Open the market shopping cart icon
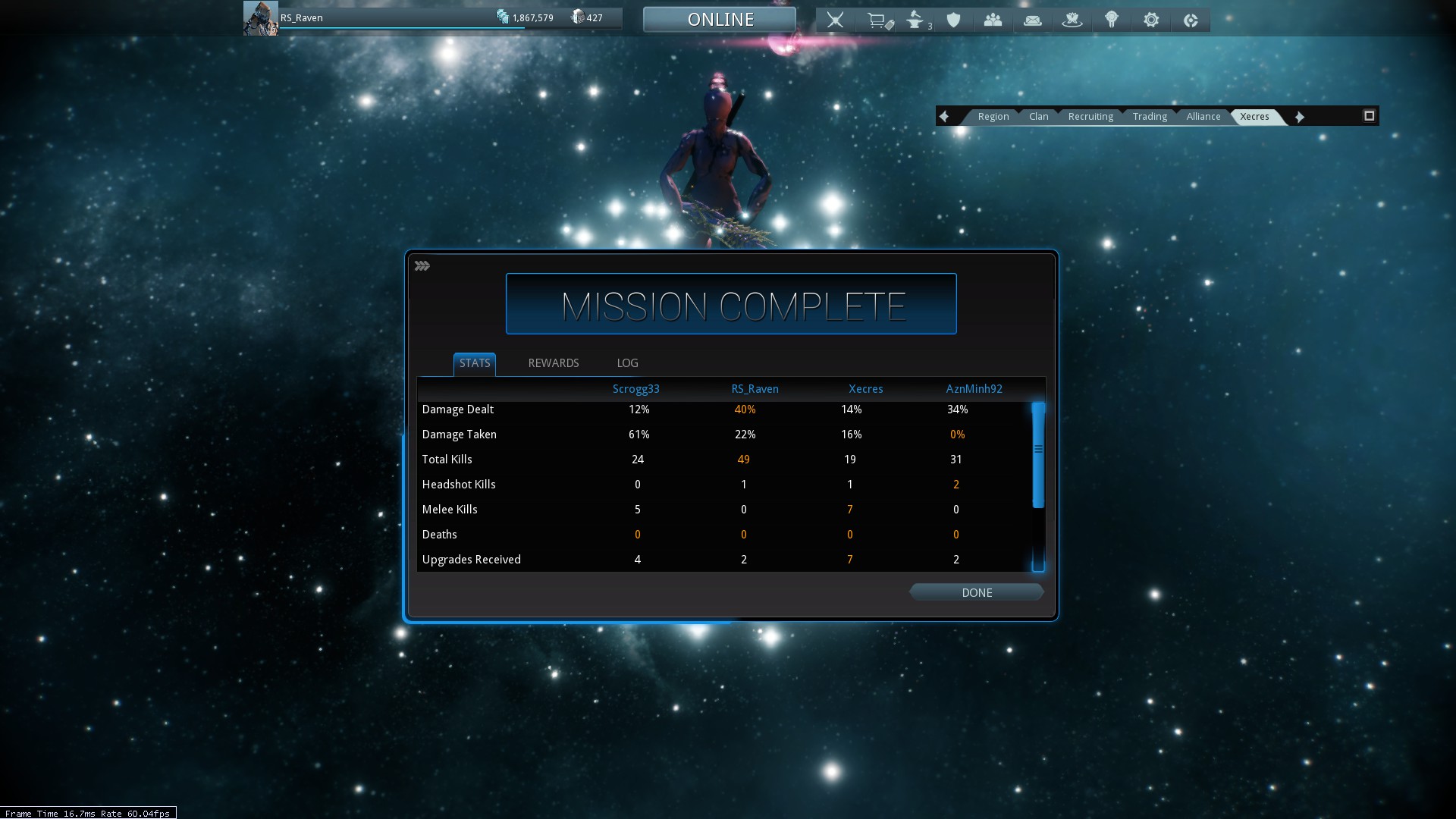Screen dimensions: 1456x819 point(878,20)
